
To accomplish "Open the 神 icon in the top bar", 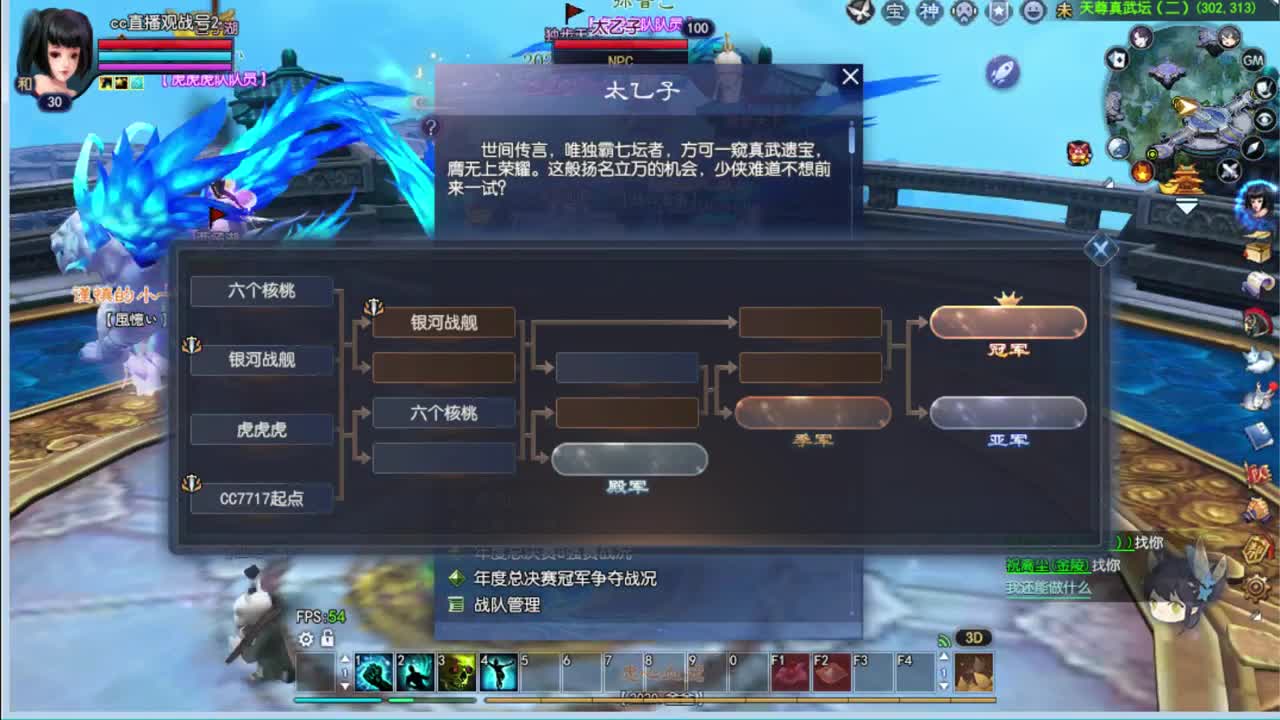I will click(929, 13).
